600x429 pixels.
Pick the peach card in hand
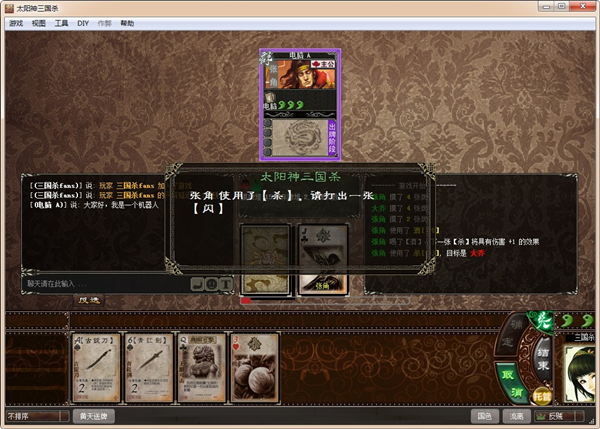[254, 367]
